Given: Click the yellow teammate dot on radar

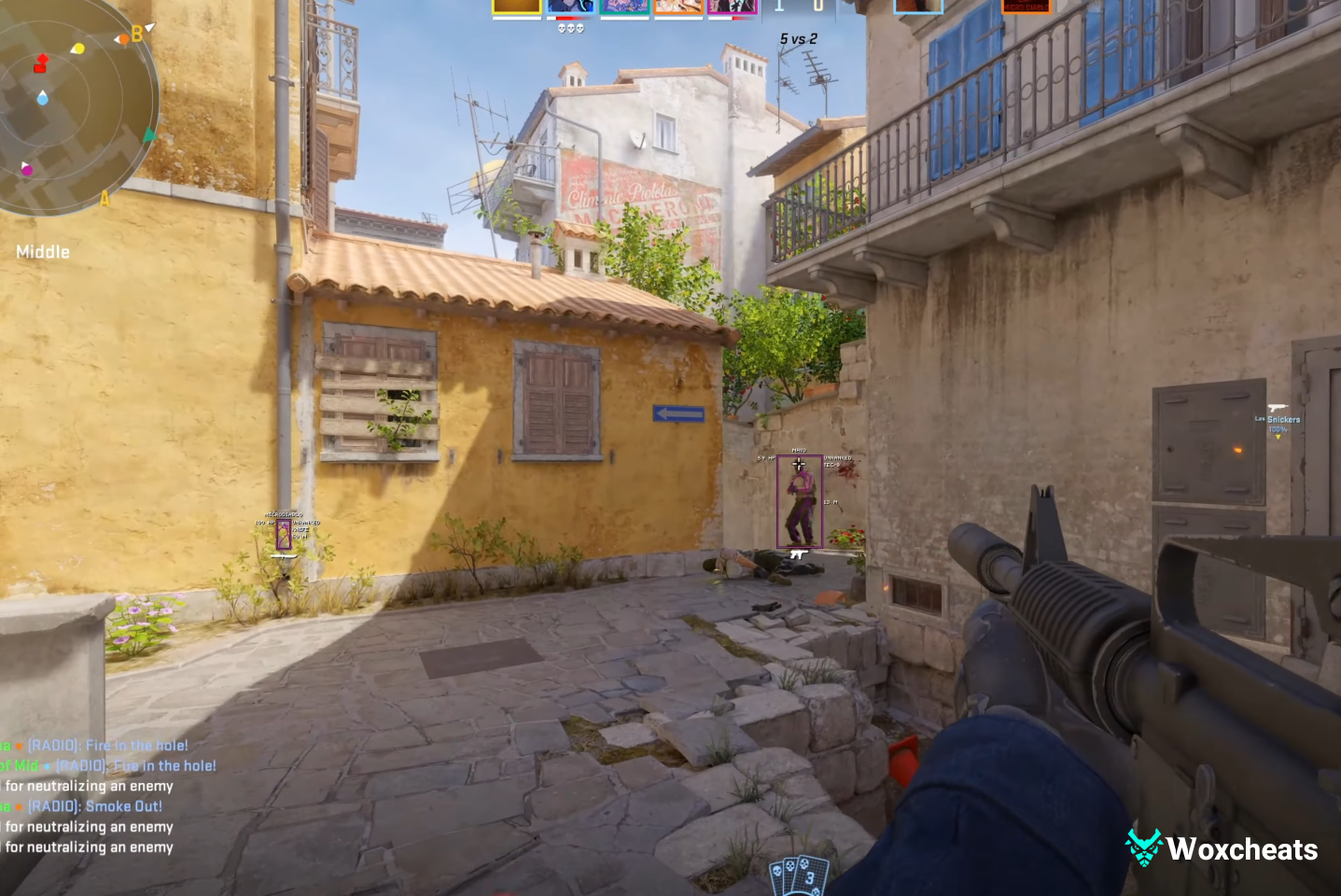Looking at the screenshot, I should coord(77,49).
